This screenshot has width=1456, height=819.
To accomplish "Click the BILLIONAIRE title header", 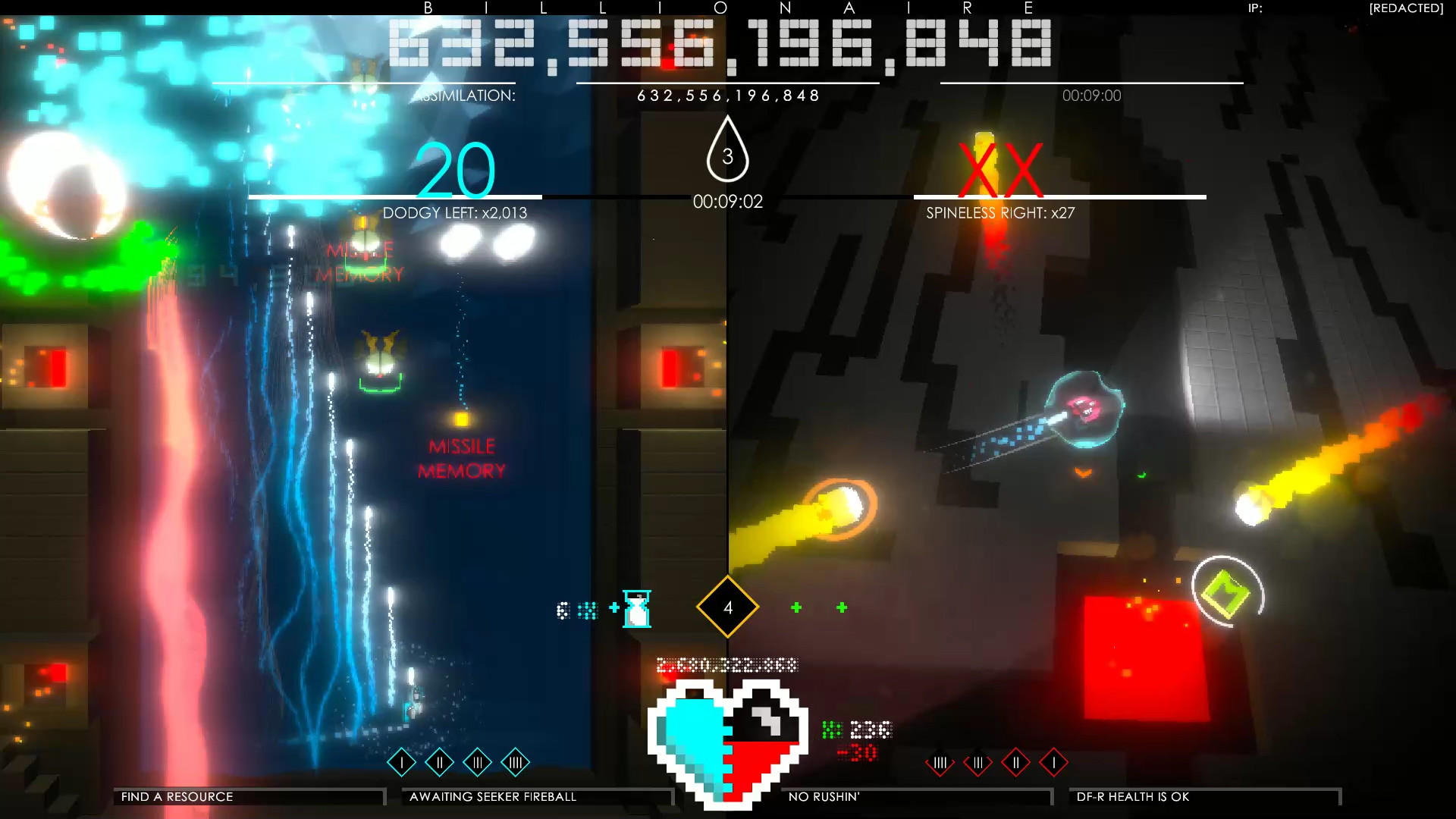I will [x=726, y=10].
